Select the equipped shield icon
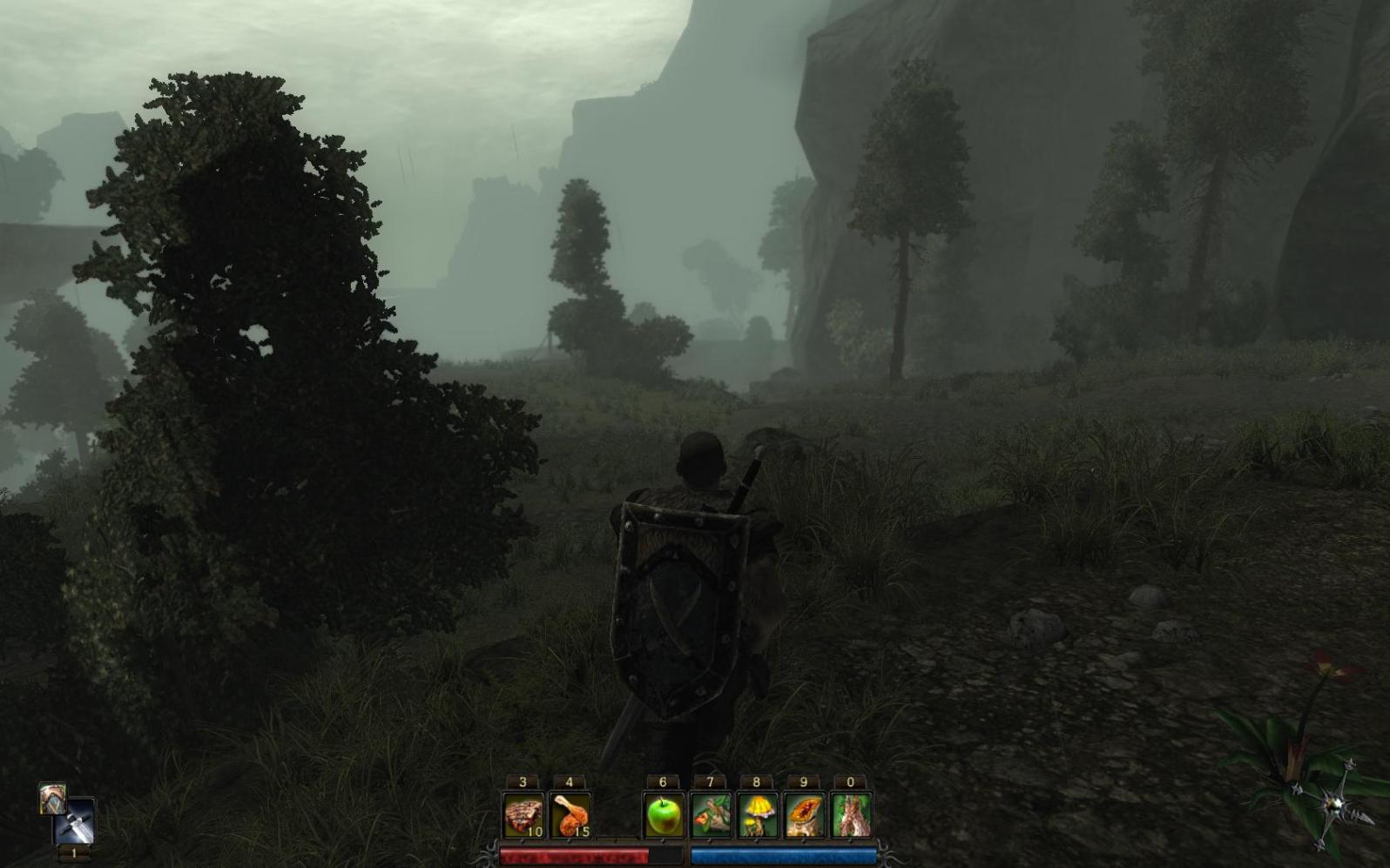 (52, 797)
